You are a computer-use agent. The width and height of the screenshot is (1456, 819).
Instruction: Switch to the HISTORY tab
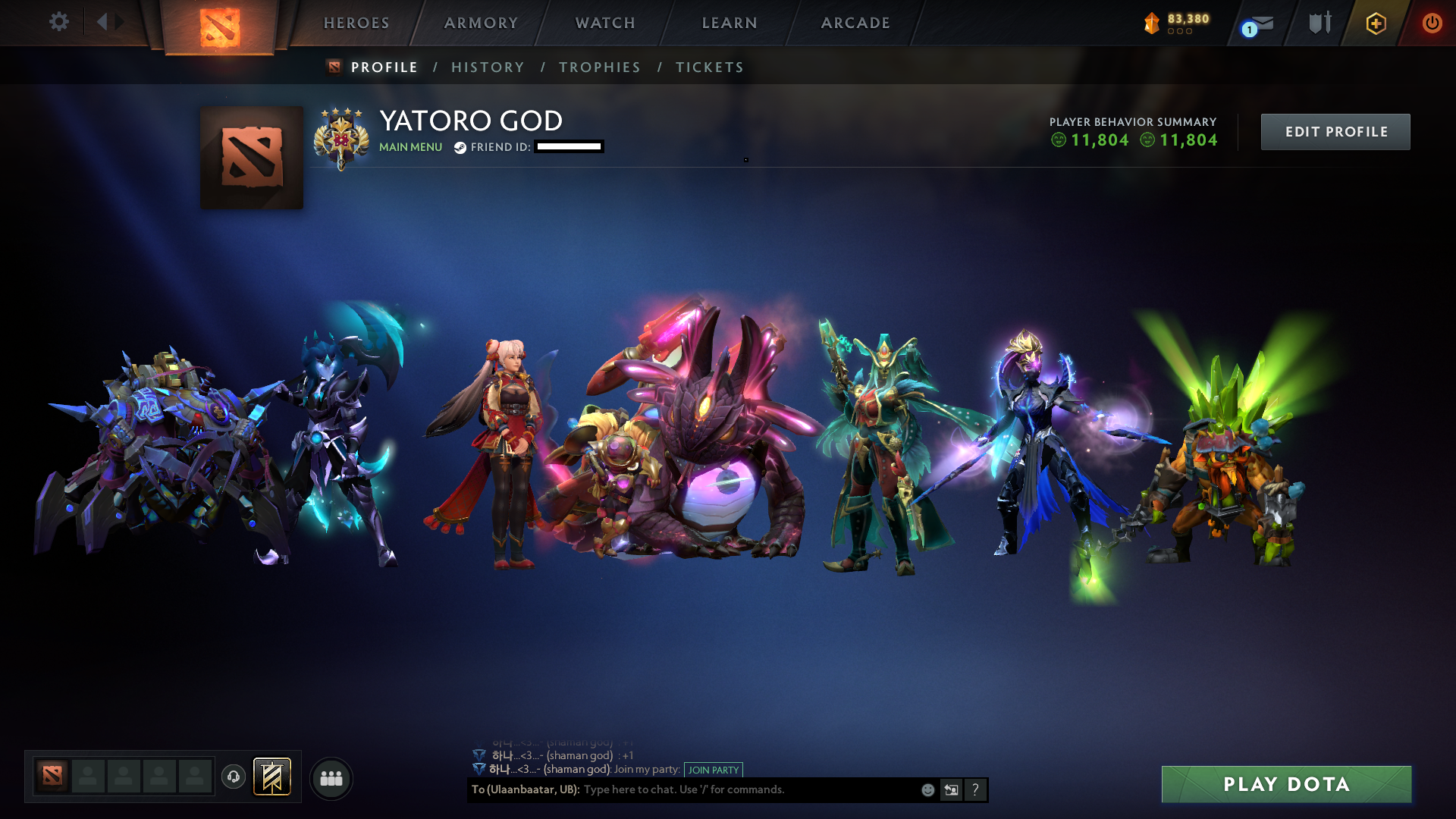[488, 67]
